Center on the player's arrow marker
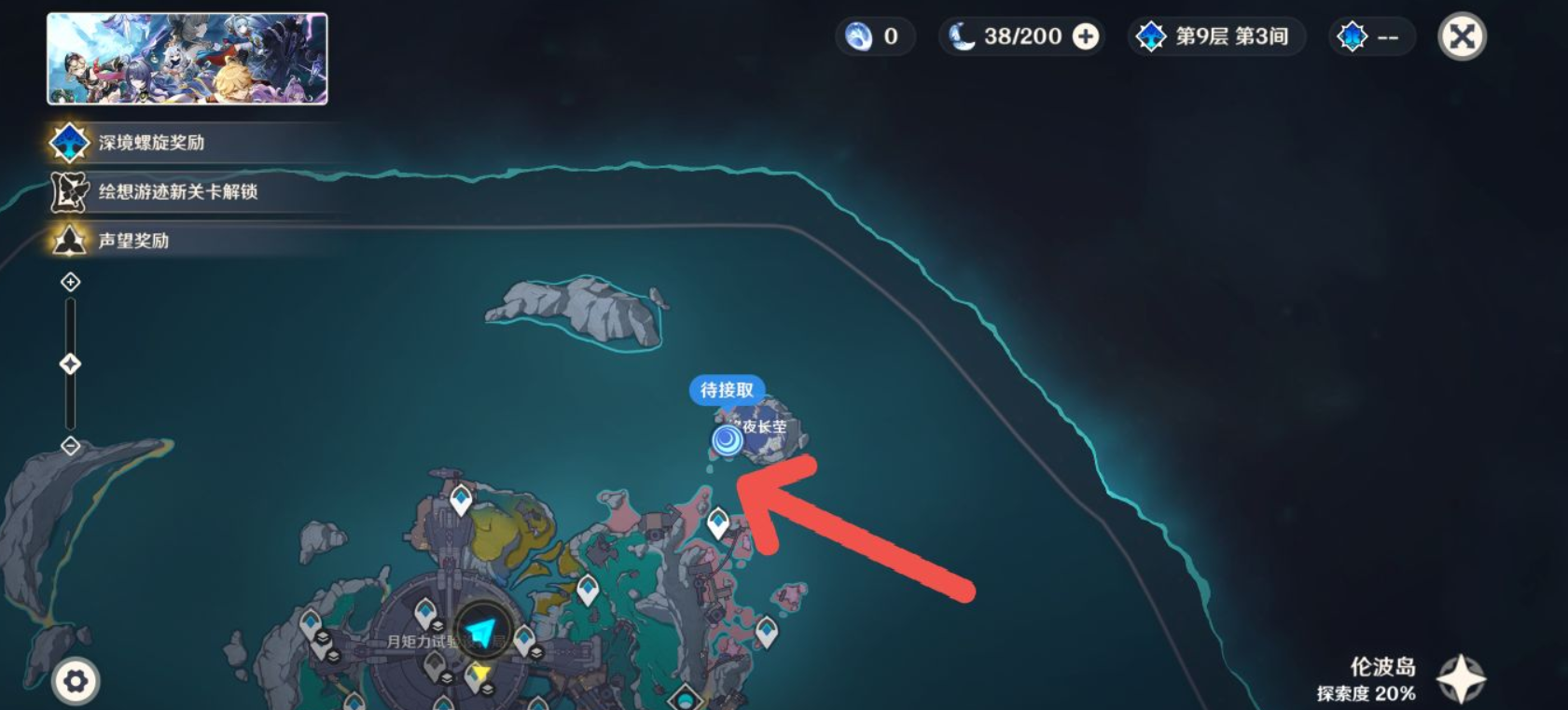 [481, 633]
